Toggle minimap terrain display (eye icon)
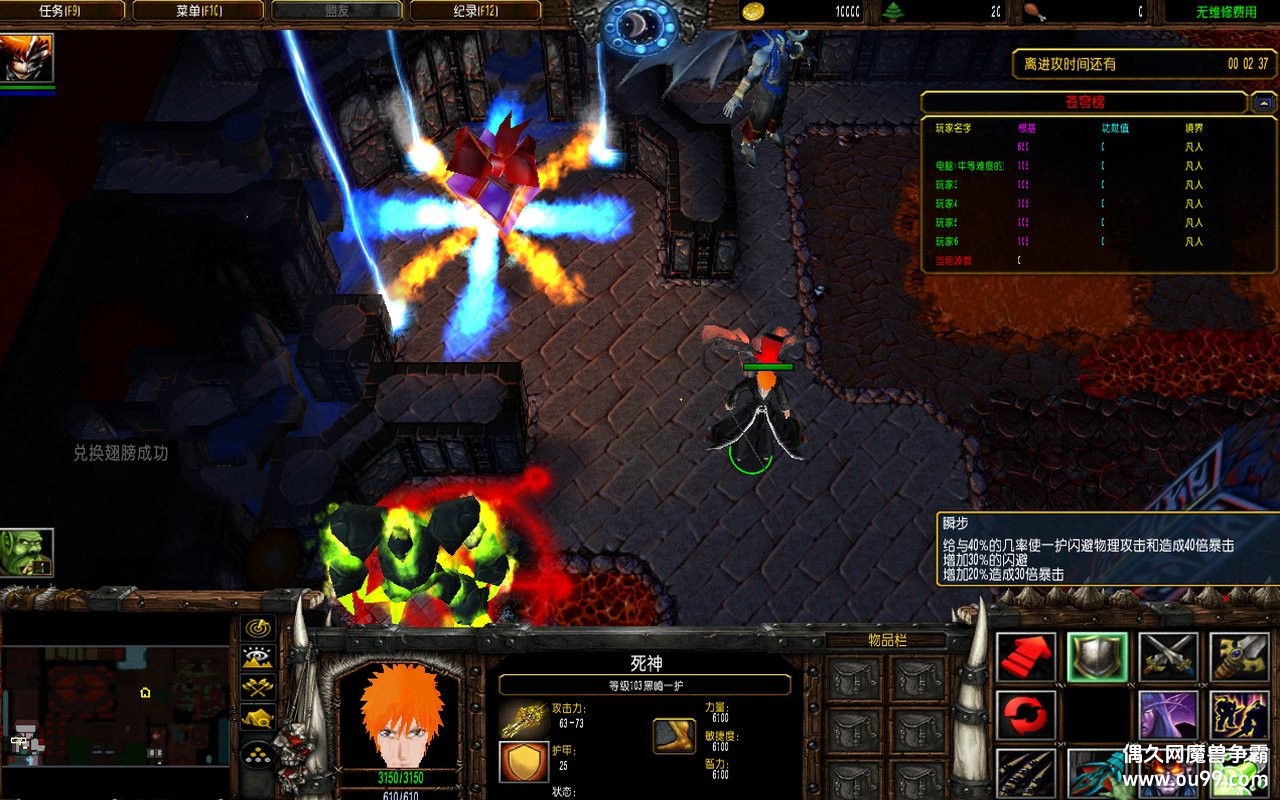Screen dimensions: 1280x800 tap(259, 658)
